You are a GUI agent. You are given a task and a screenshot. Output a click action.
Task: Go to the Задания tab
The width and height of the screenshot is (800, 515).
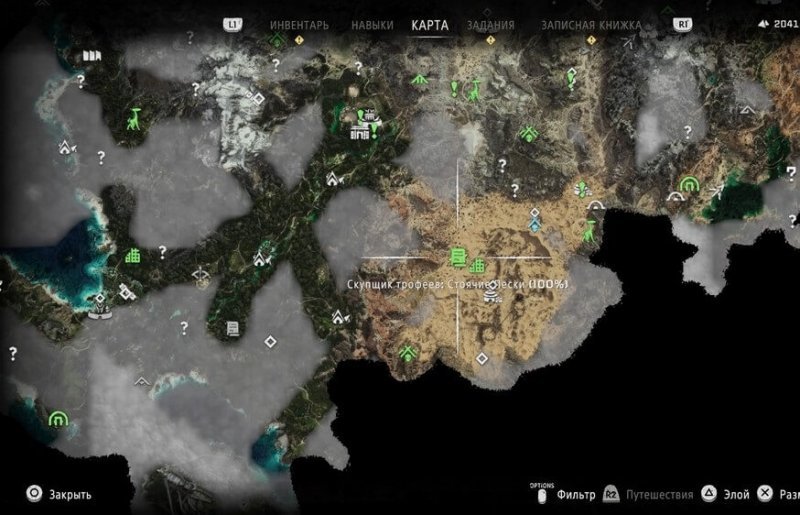(491, 25)
